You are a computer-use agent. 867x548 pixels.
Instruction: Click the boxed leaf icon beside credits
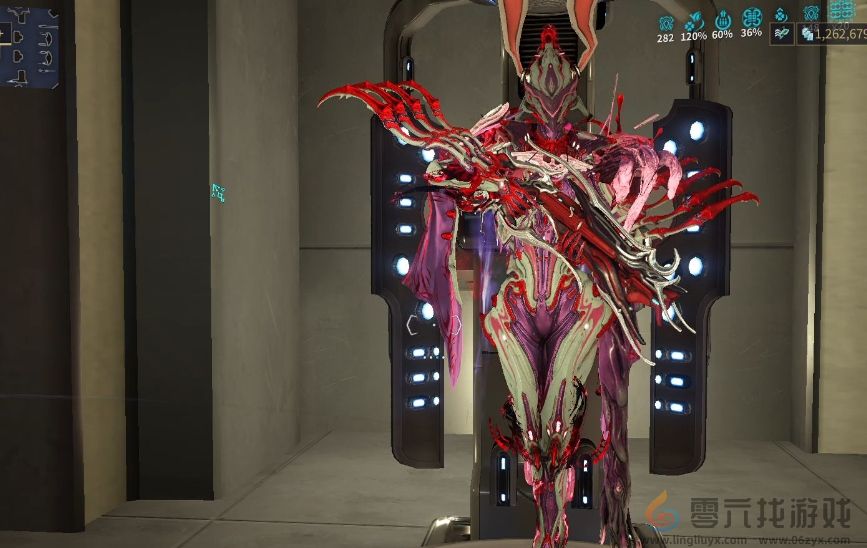click(783, 33)
